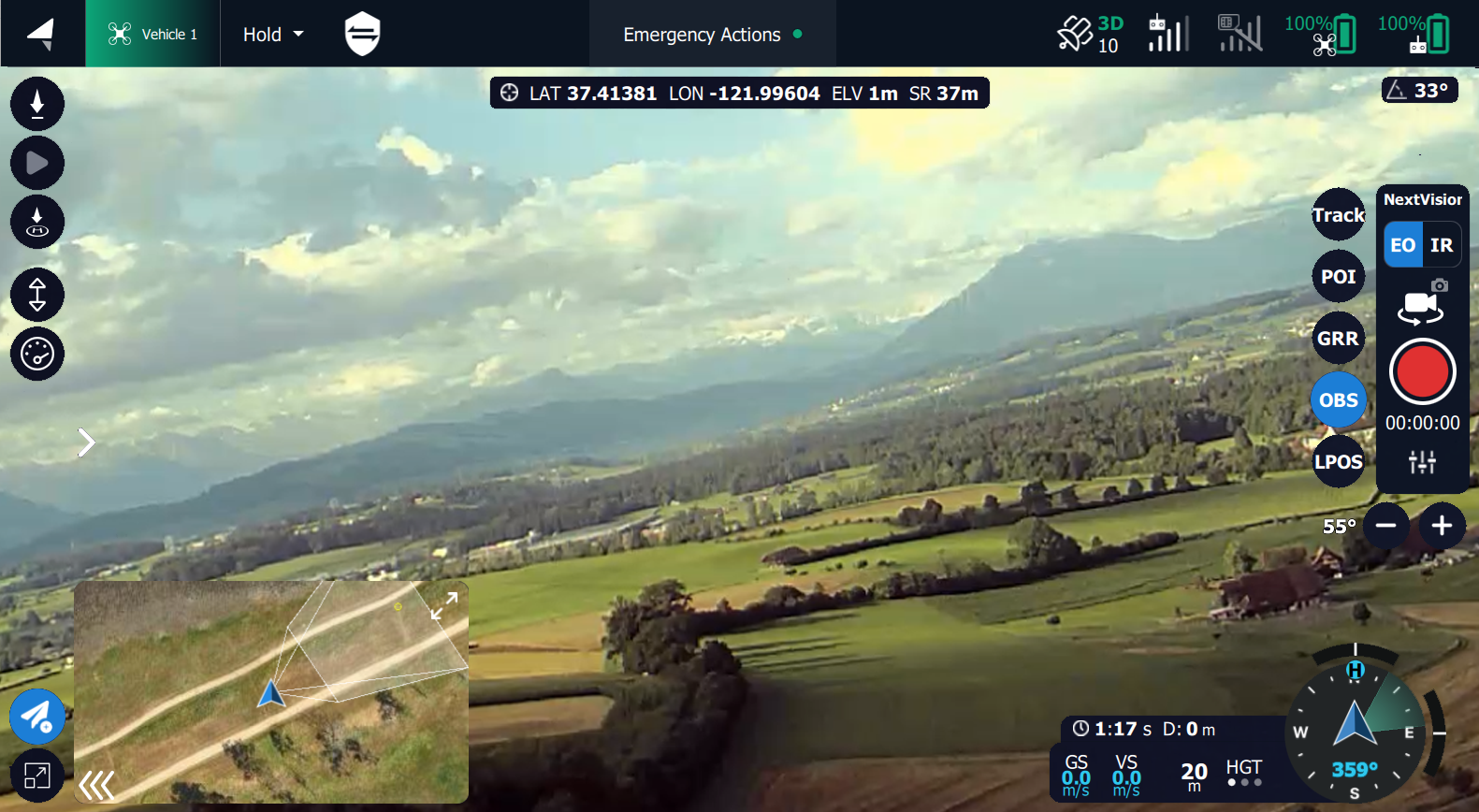Toggle video and photo capture mode
Viewport: 1479px width, 812px height.
tap(1422, 302)
